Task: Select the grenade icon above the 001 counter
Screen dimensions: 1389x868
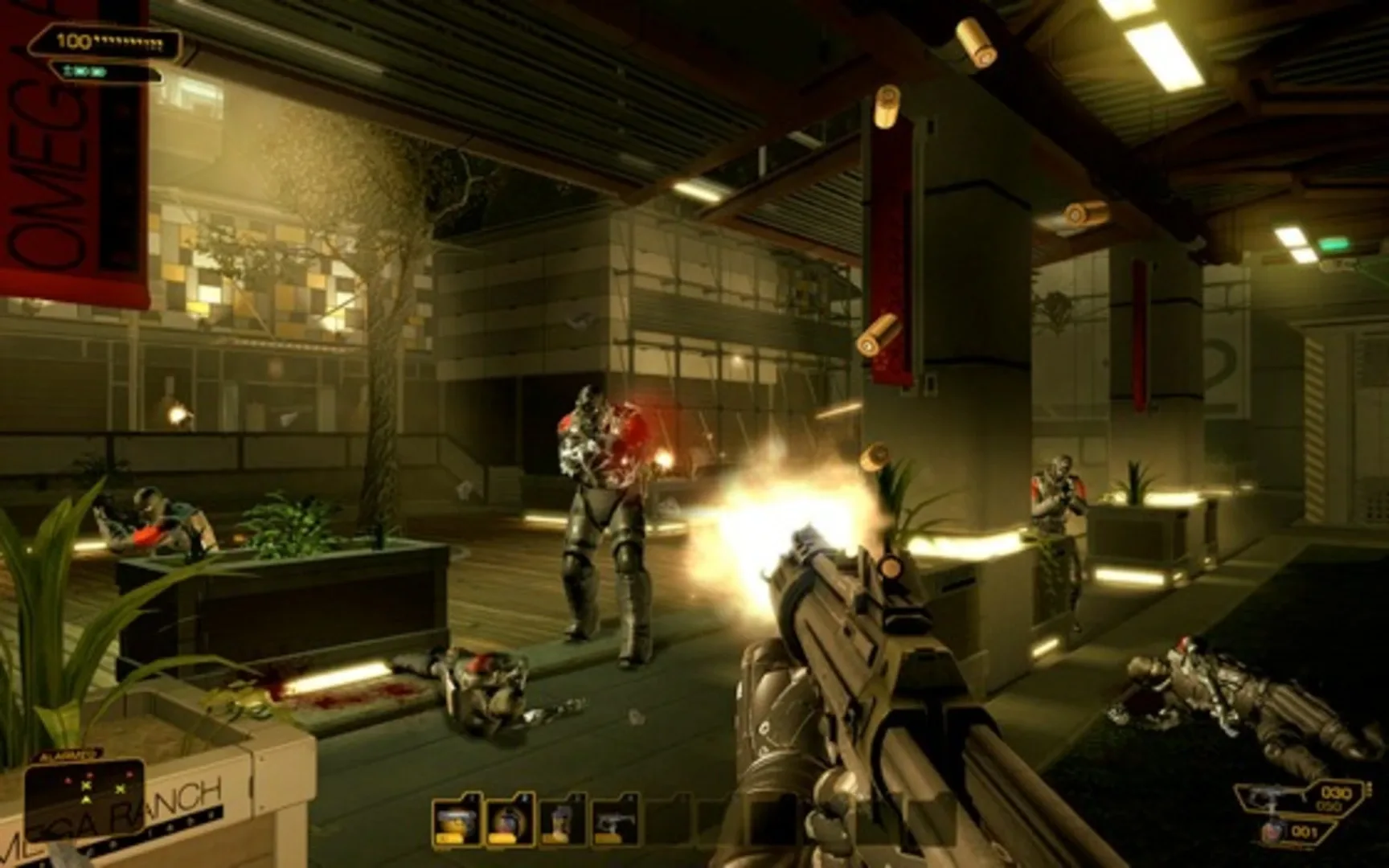Action: [1273, 831]
